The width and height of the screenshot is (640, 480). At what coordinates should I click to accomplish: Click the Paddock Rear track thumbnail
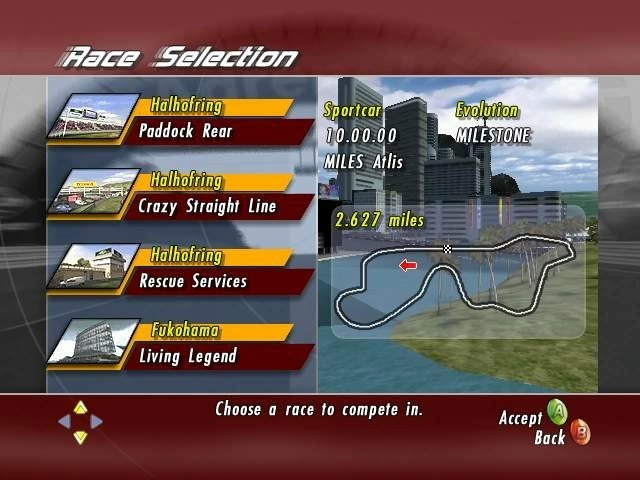coord(98,120)
